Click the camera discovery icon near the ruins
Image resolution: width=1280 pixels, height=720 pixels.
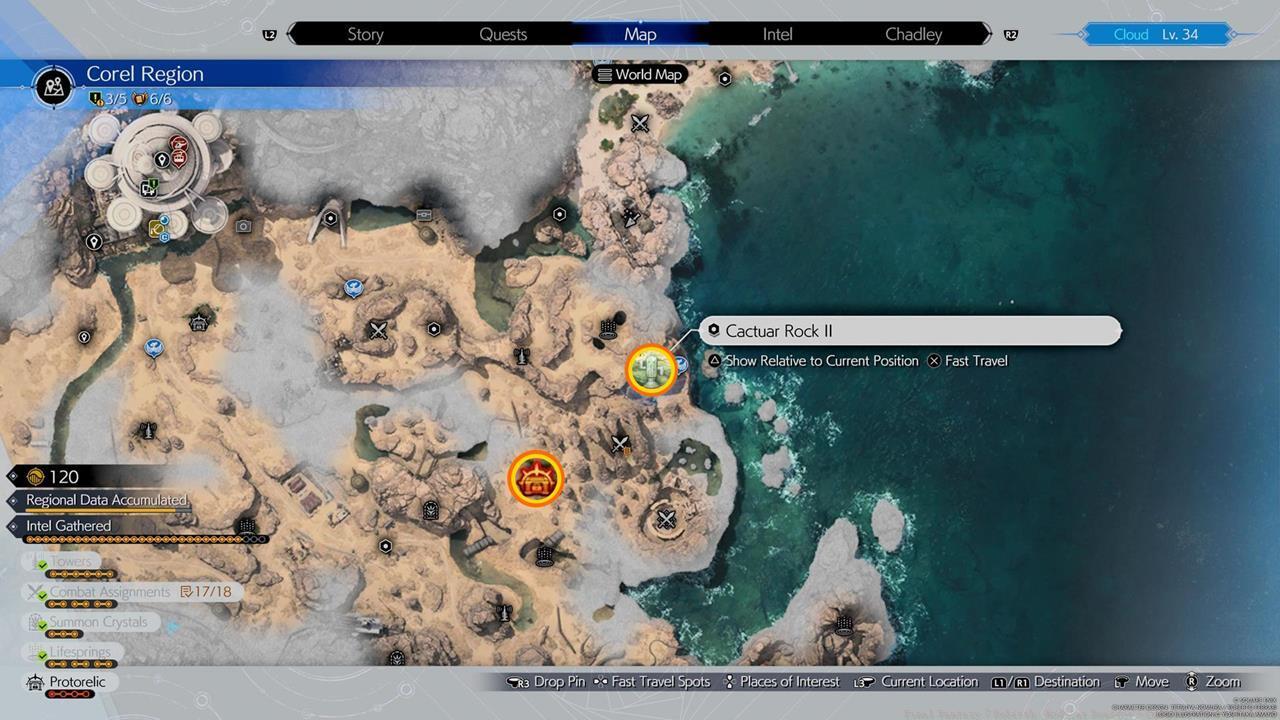point(242,226)
